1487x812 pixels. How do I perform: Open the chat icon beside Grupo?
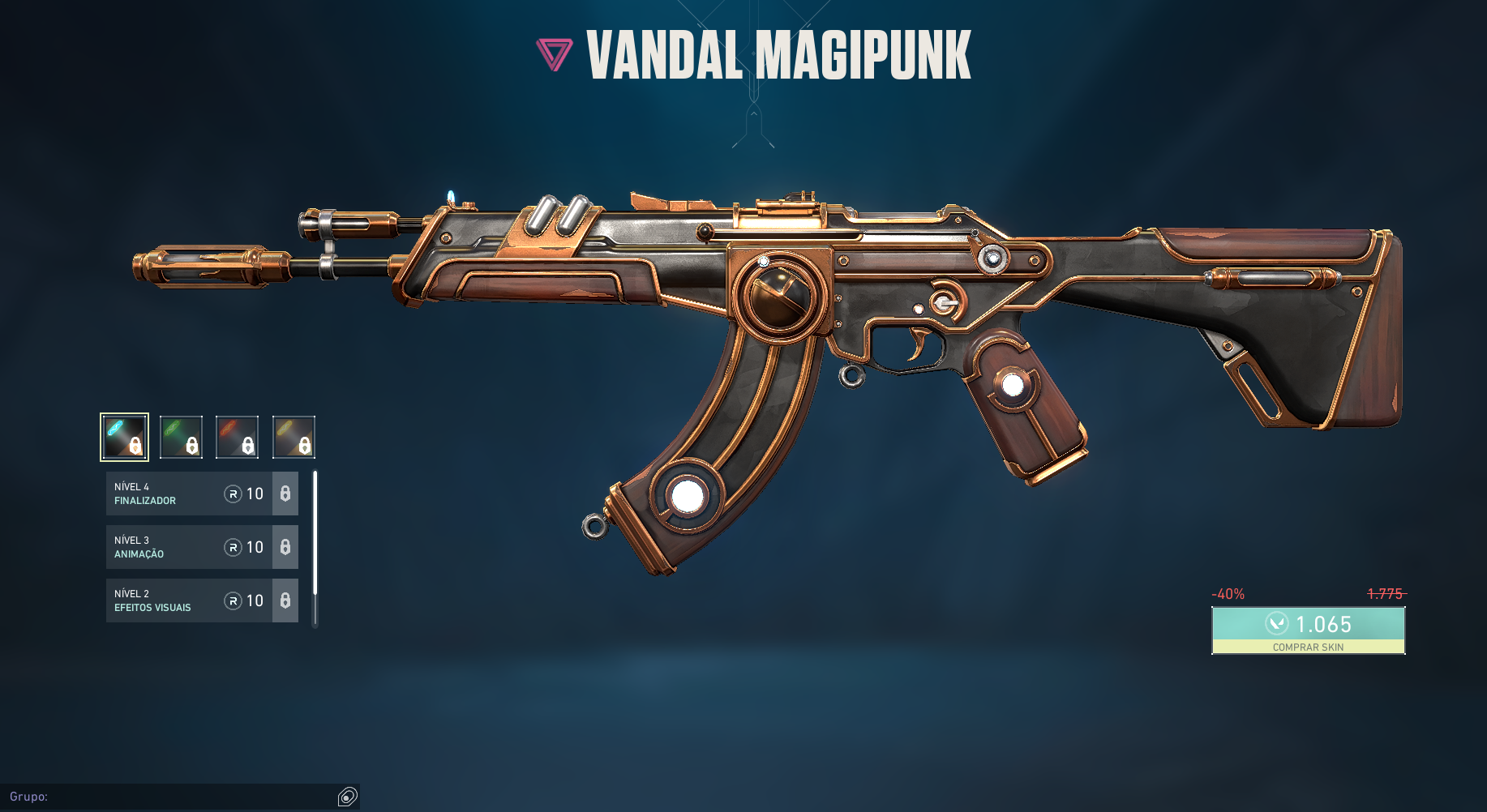click(347, 797)
